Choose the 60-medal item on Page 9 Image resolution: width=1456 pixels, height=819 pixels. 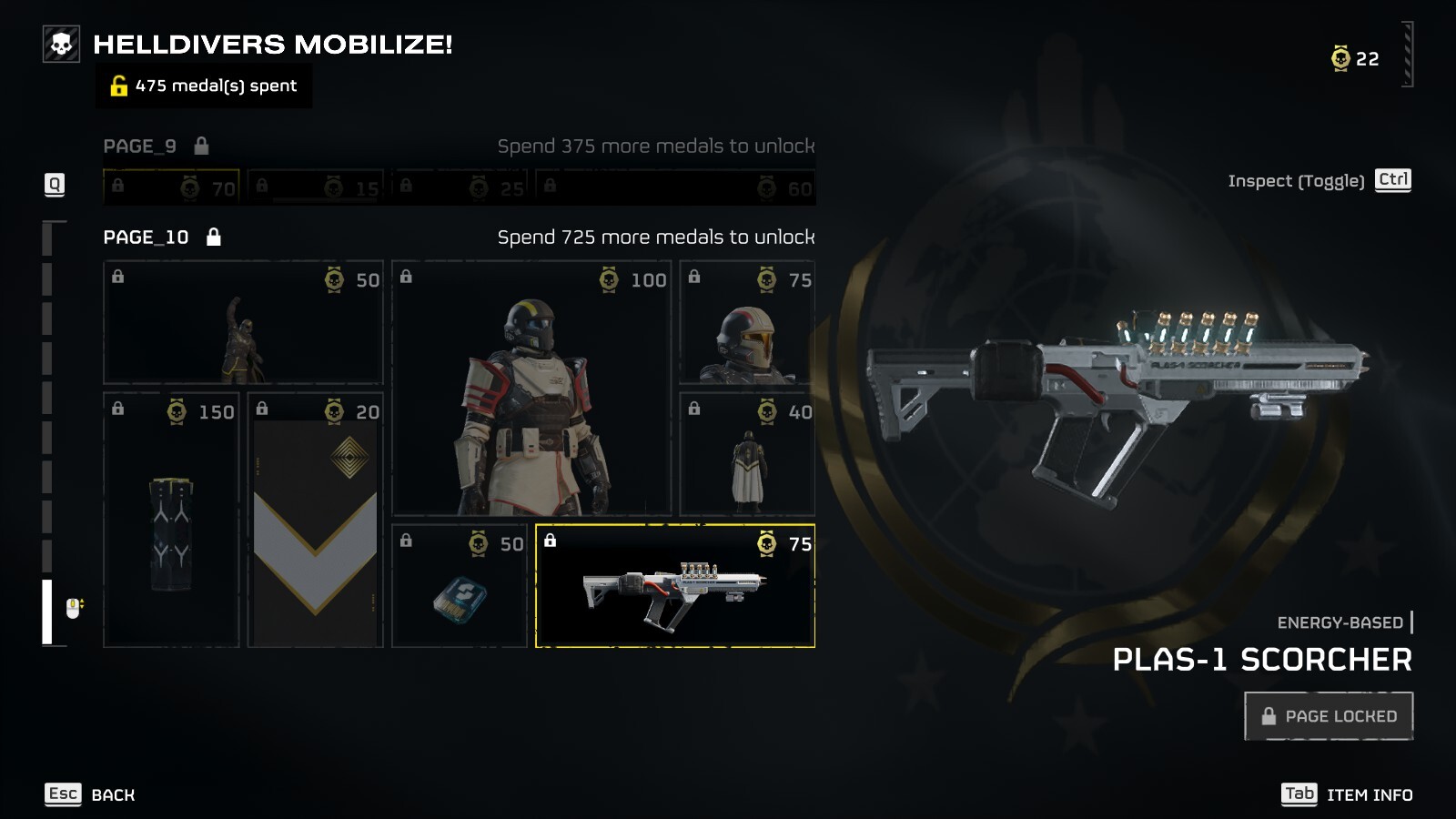click(x=674, y=187)
